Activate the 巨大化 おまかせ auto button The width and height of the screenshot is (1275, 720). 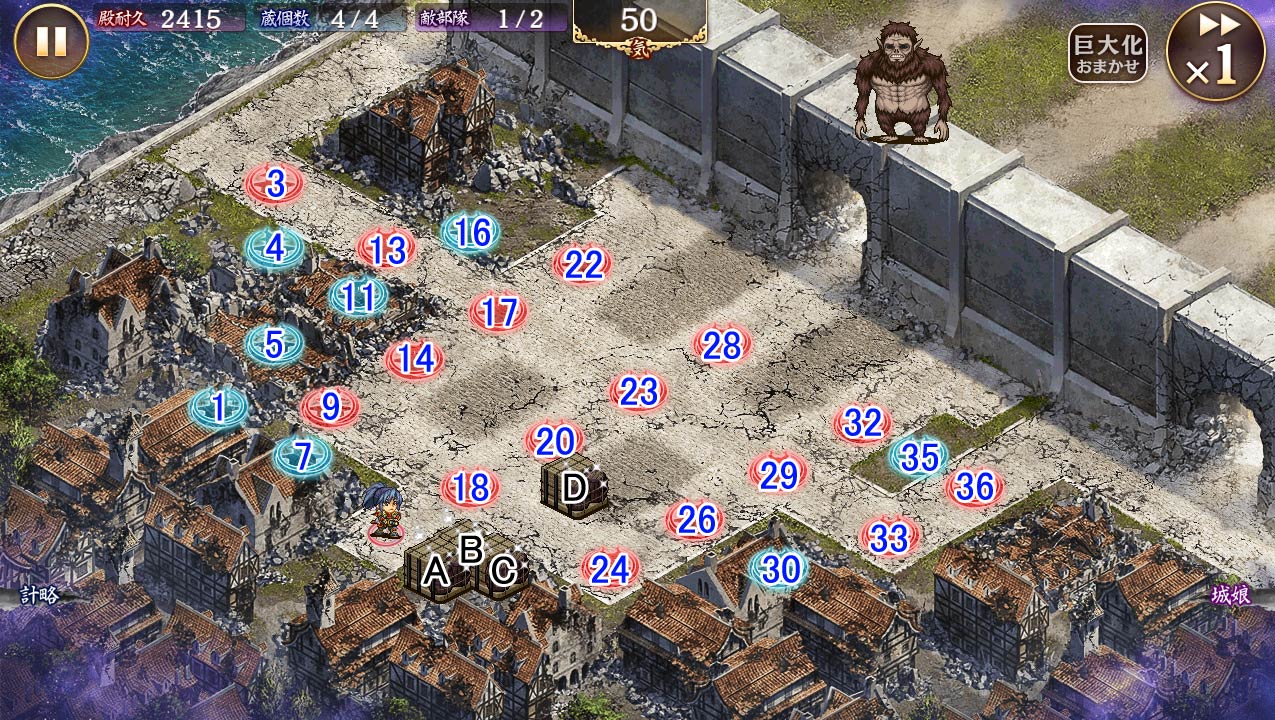(x=1106, y=54)
